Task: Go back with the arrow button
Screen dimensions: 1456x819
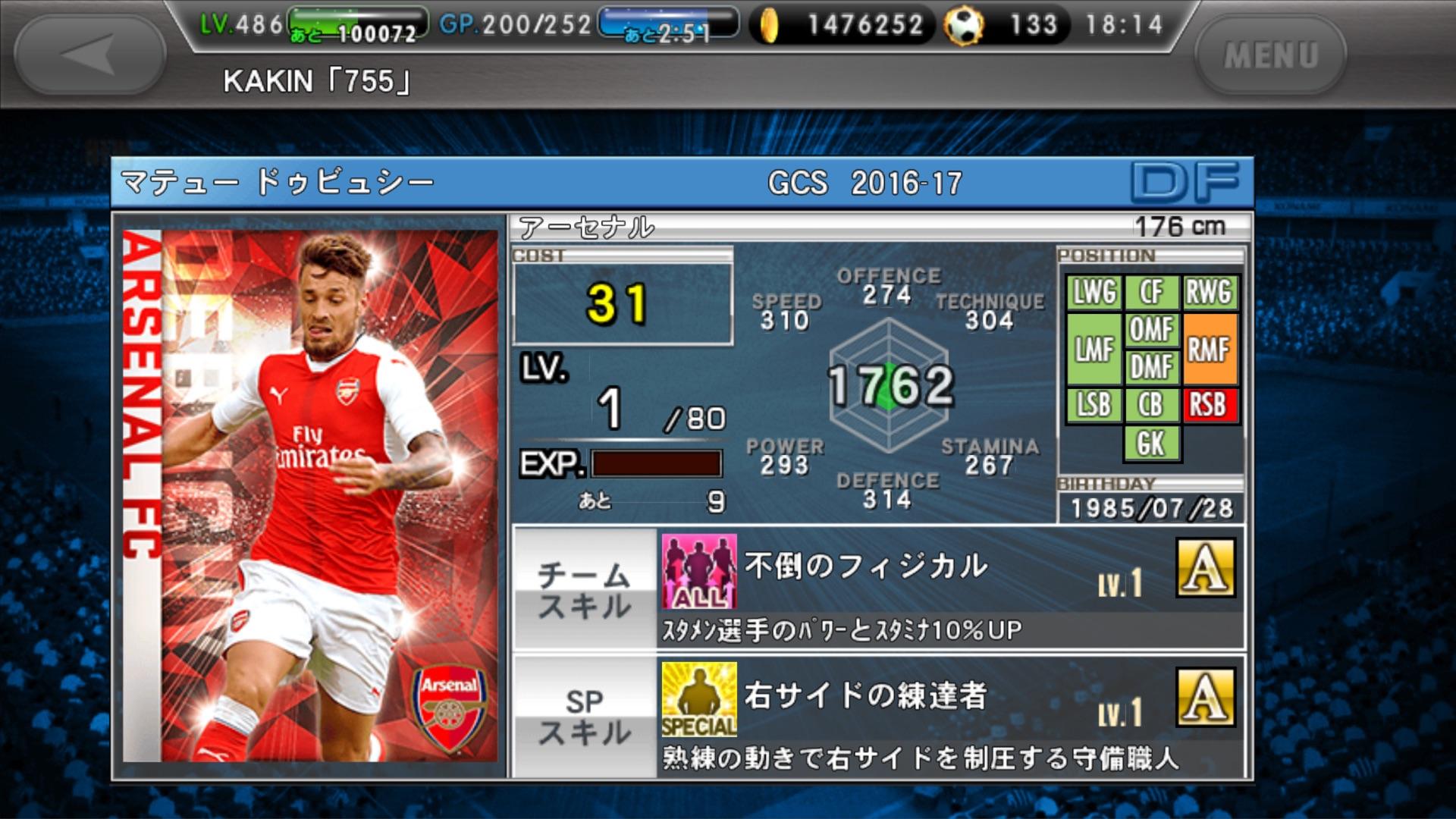Action: point(89,55)
